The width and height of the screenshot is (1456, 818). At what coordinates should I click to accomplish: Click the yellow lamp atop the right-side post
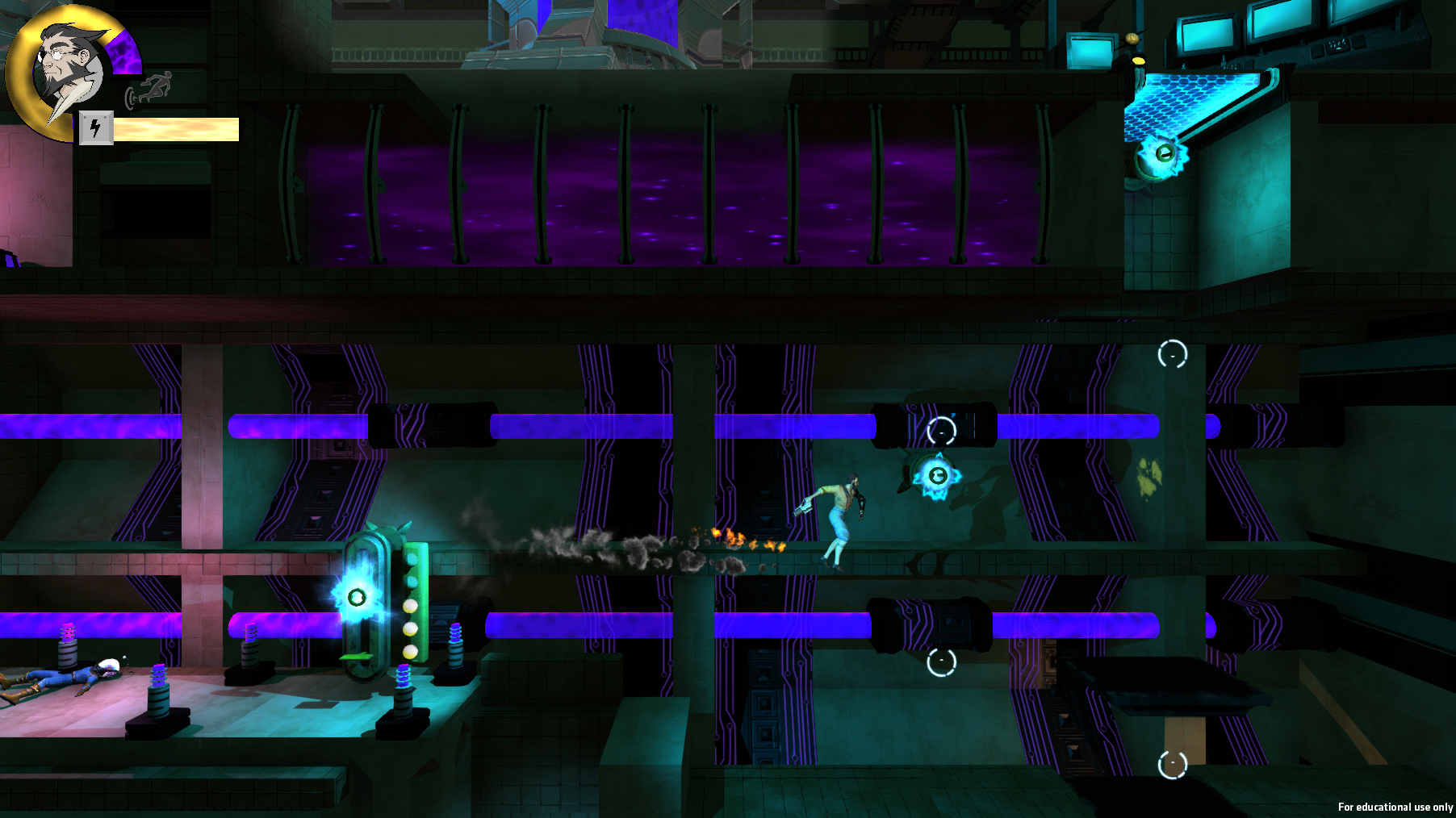[x=1132, y=39]
